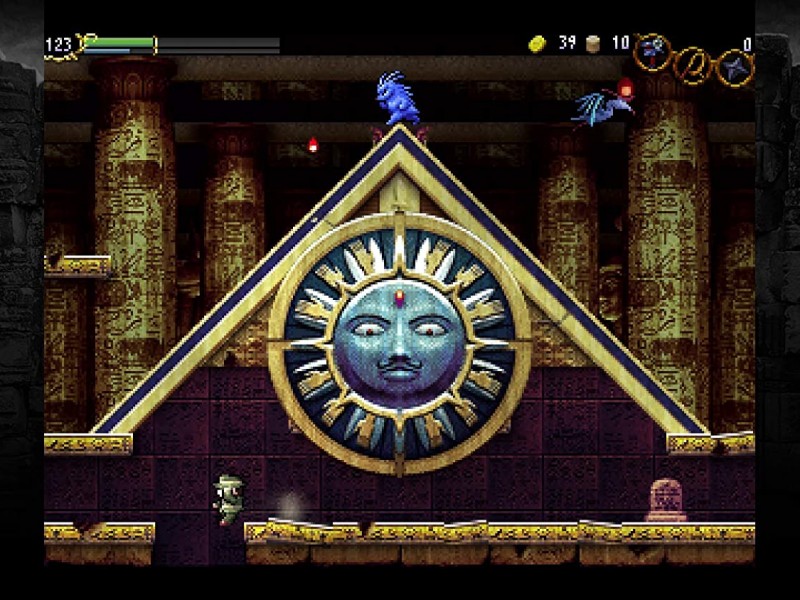Click the stone weight icon

[x=594, y=43]
